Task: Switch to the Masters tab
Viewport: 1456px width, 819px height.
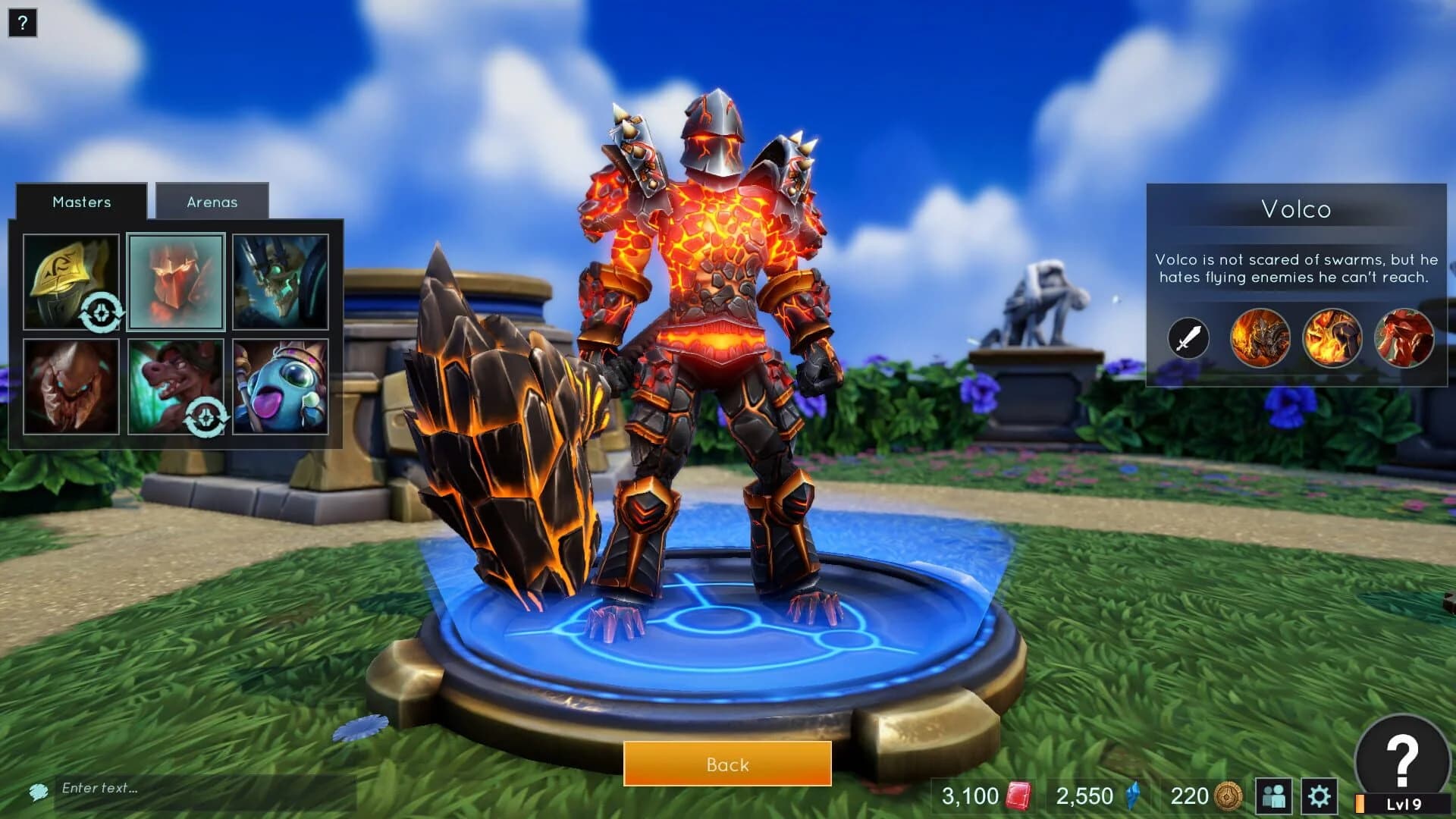Action: [81, 202]
